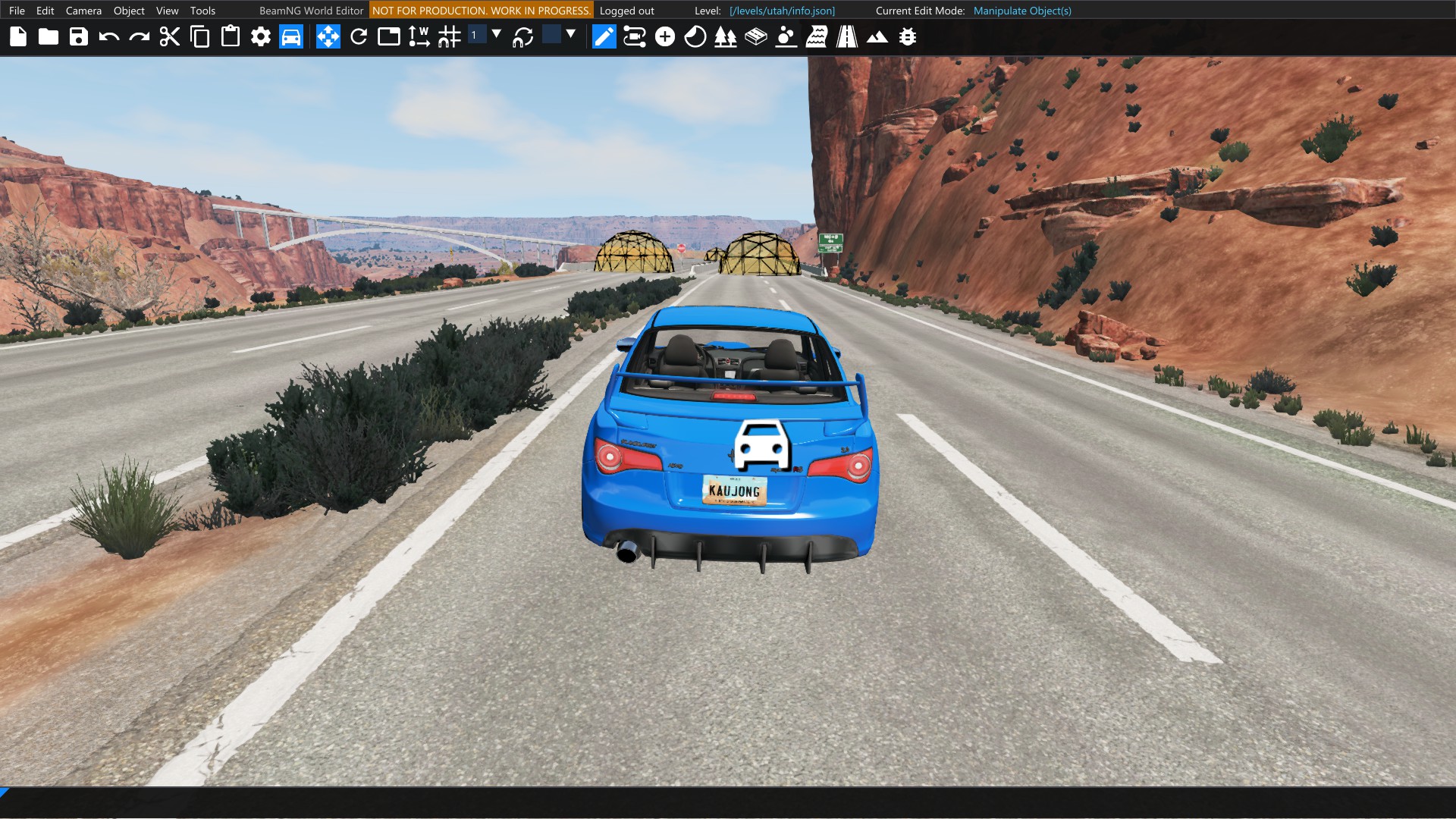Redo the last undone action

(x=140, y=36)
